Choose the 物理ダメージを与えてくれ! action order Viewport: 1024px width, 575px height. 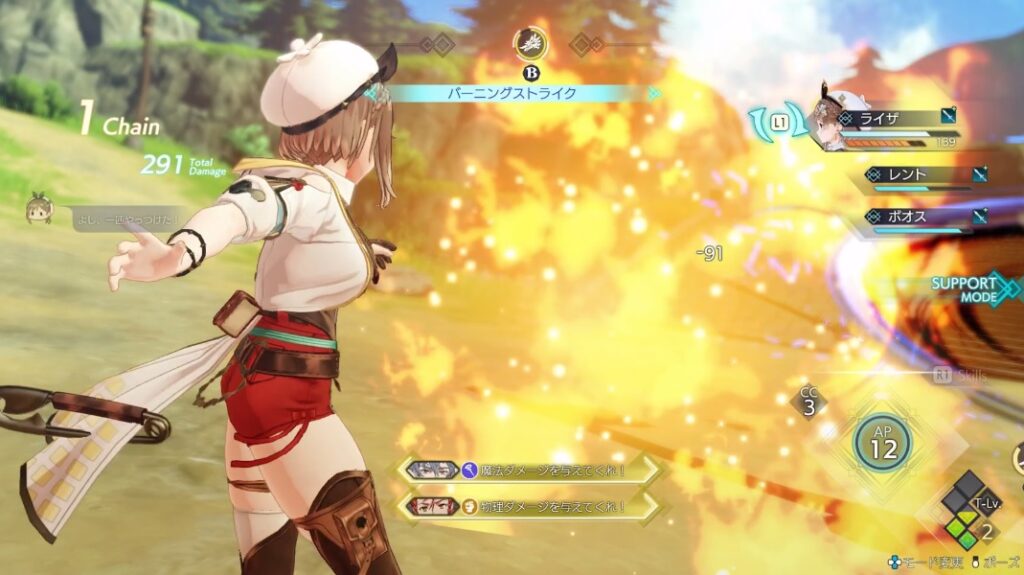pos(530,506)
